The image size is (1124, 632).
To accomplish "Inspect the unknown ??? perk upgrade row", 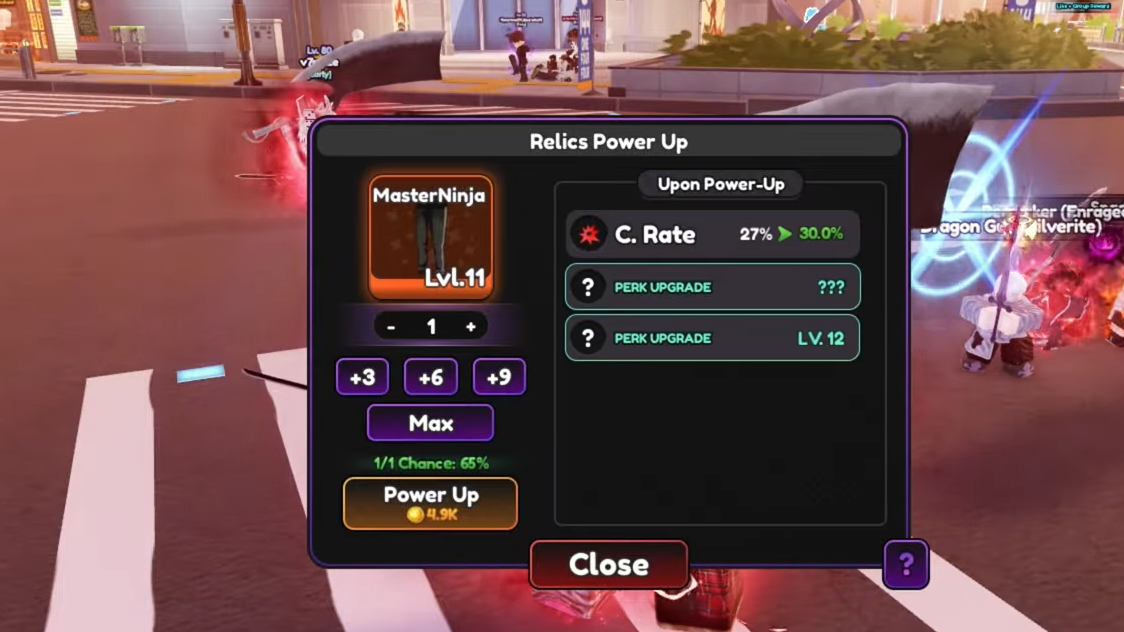I will [x=712, y=287].
